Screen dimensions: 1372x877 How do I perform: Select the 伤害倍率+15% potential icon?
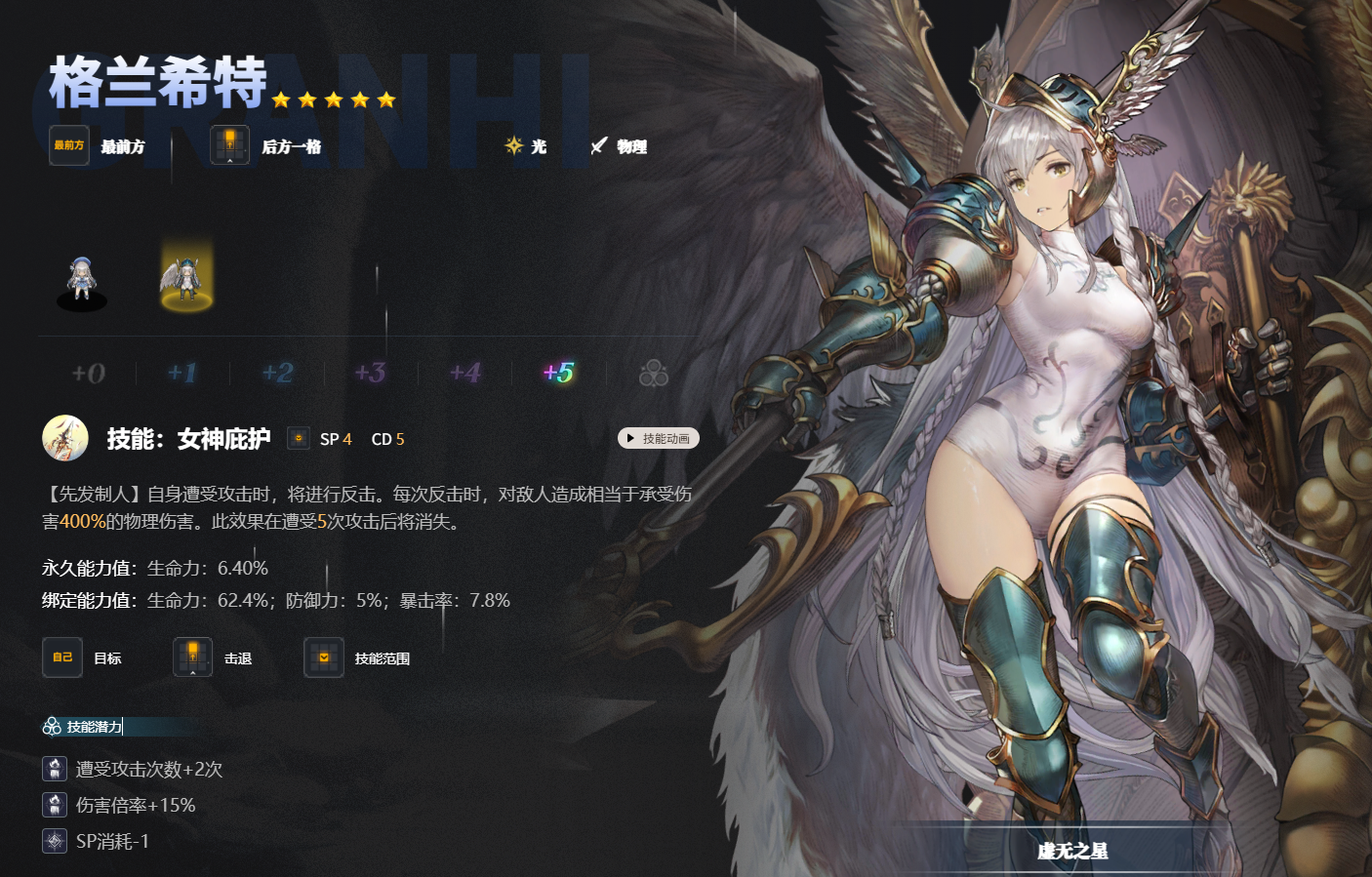(x=55, y=805)
